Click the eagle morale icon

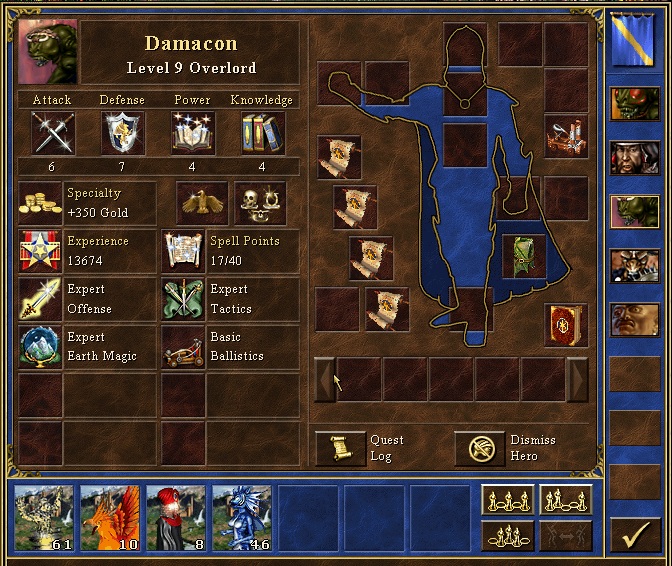pyautogui.click(x=204, y=203)
